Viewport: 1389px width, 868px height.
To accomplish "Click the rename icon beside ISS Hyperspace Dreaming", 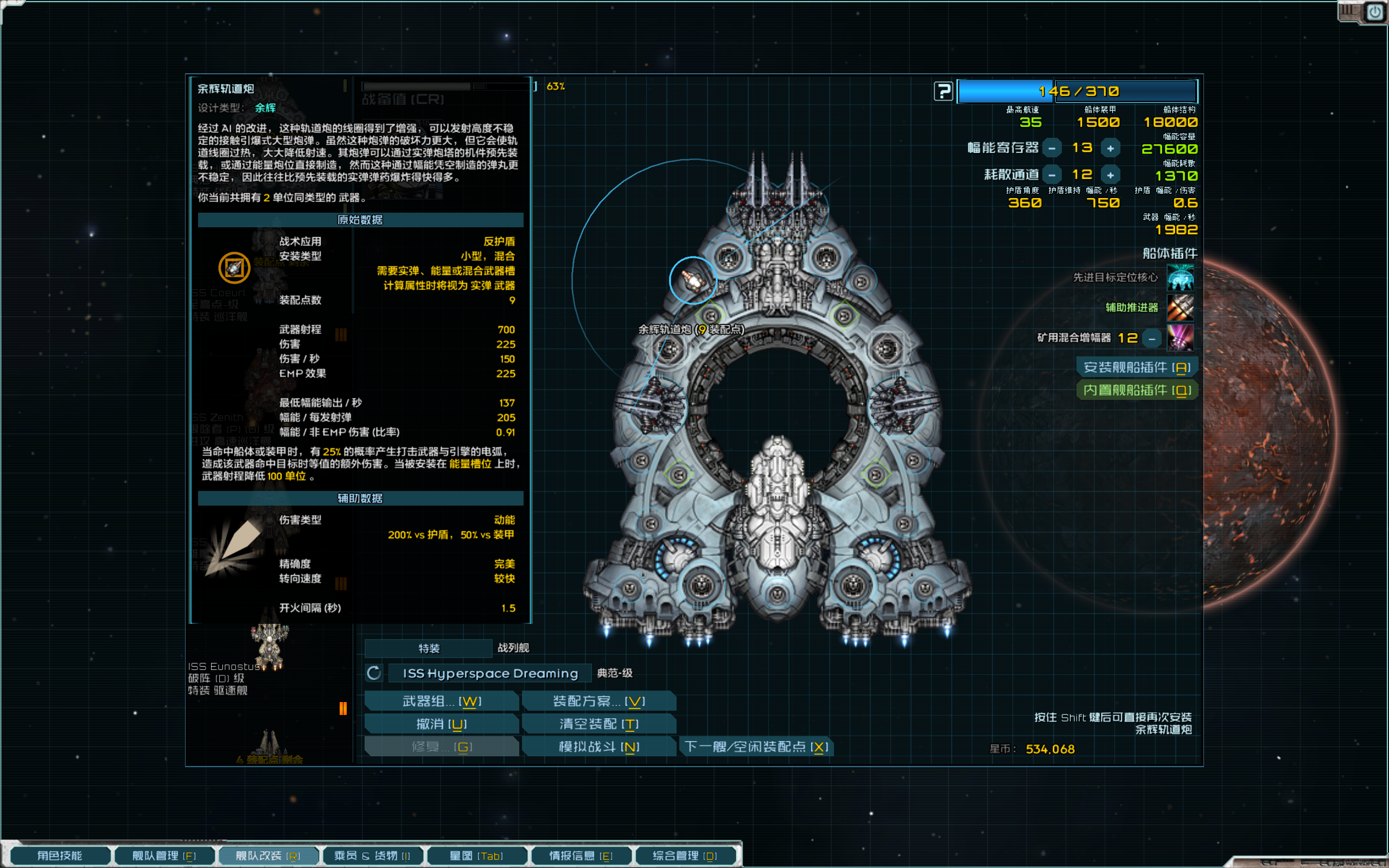I will tap(374, 672).
